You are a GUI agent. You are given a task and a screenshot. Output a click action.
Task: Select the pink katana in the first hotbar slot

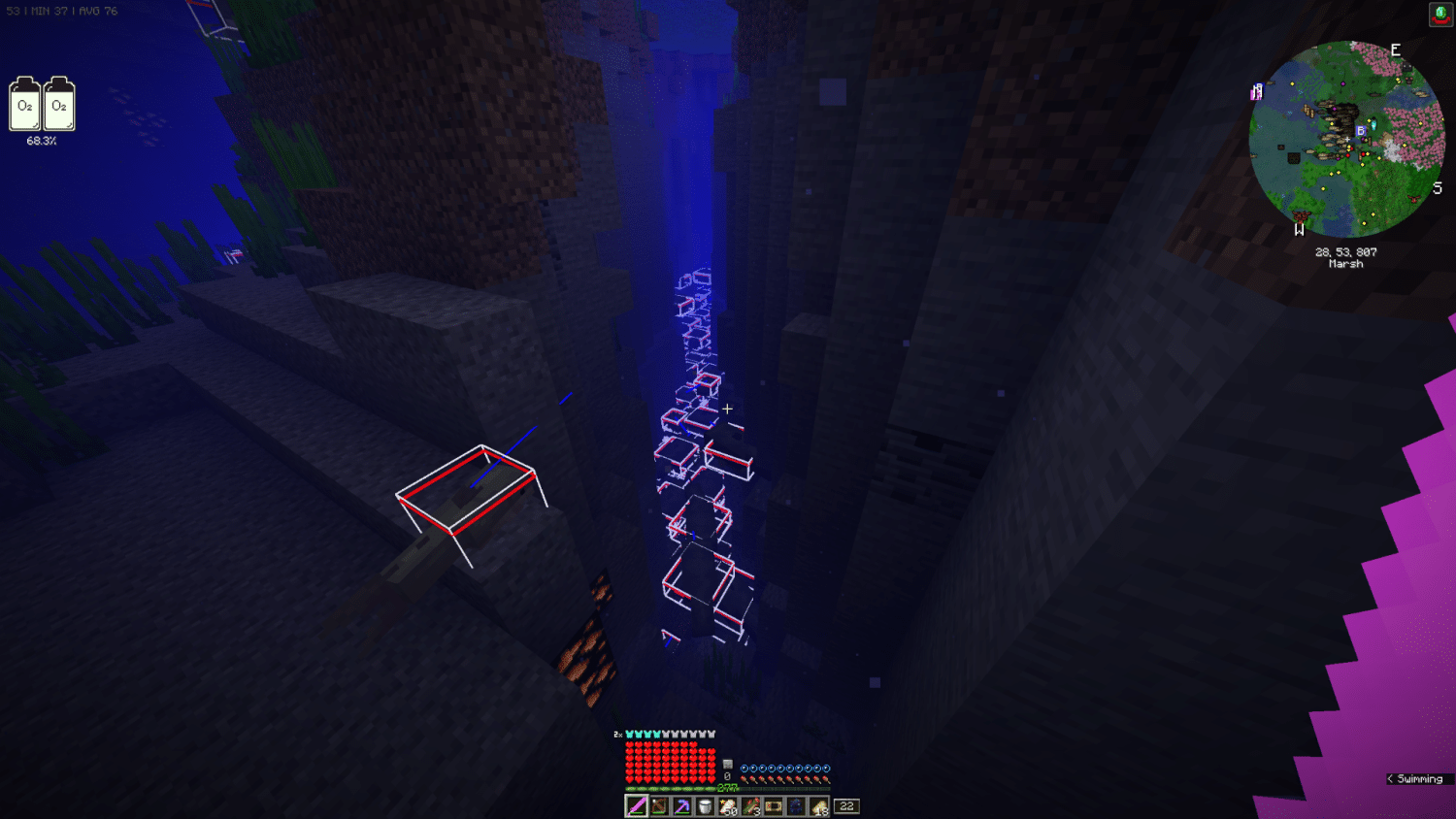637,804
